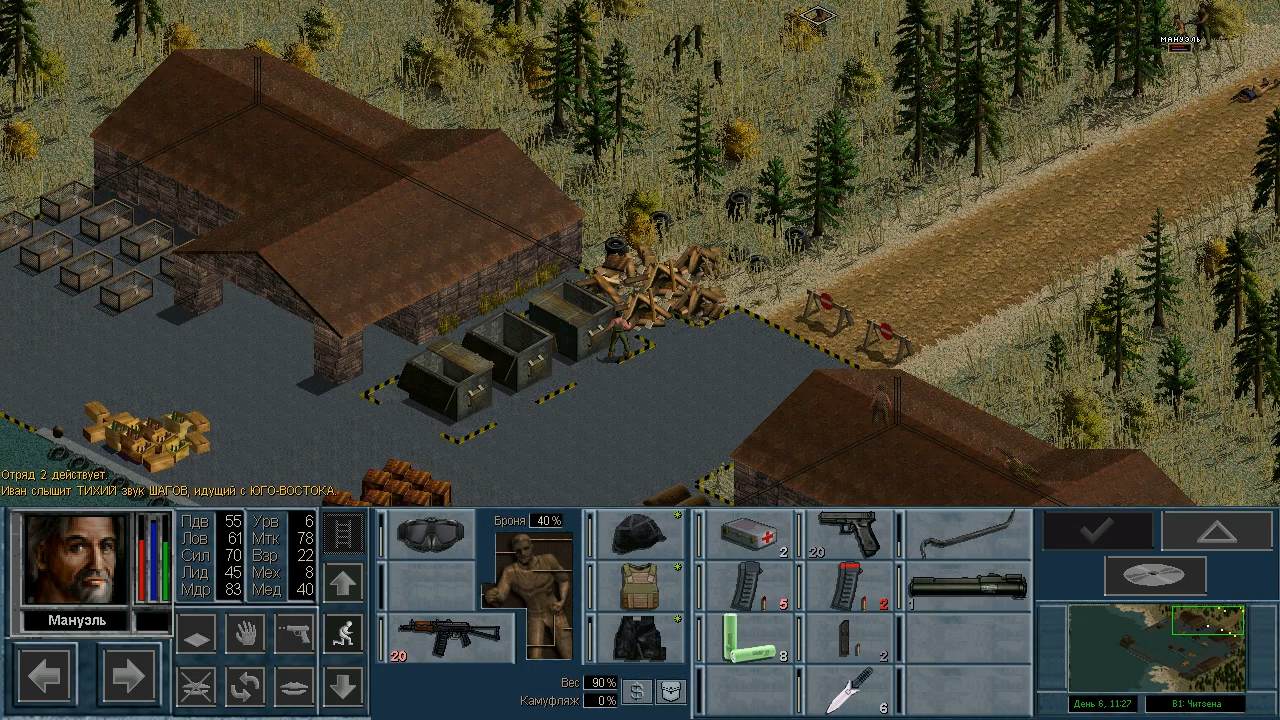This screenshot has width=1280, height=720.
Task: Select the throwing knife slot
Action: coord(850,690)
